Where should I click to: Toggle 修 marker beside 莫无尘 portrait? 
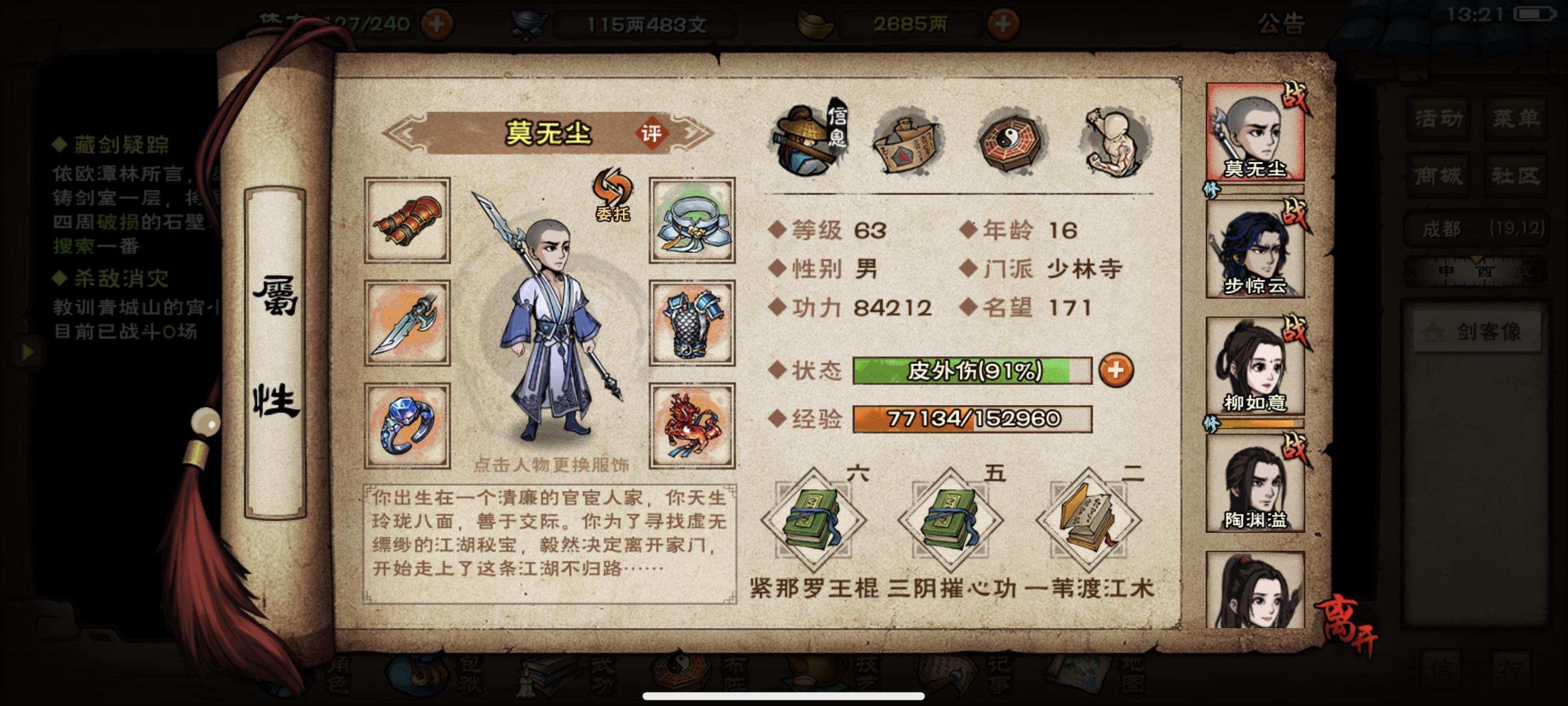click(1211, 190)
